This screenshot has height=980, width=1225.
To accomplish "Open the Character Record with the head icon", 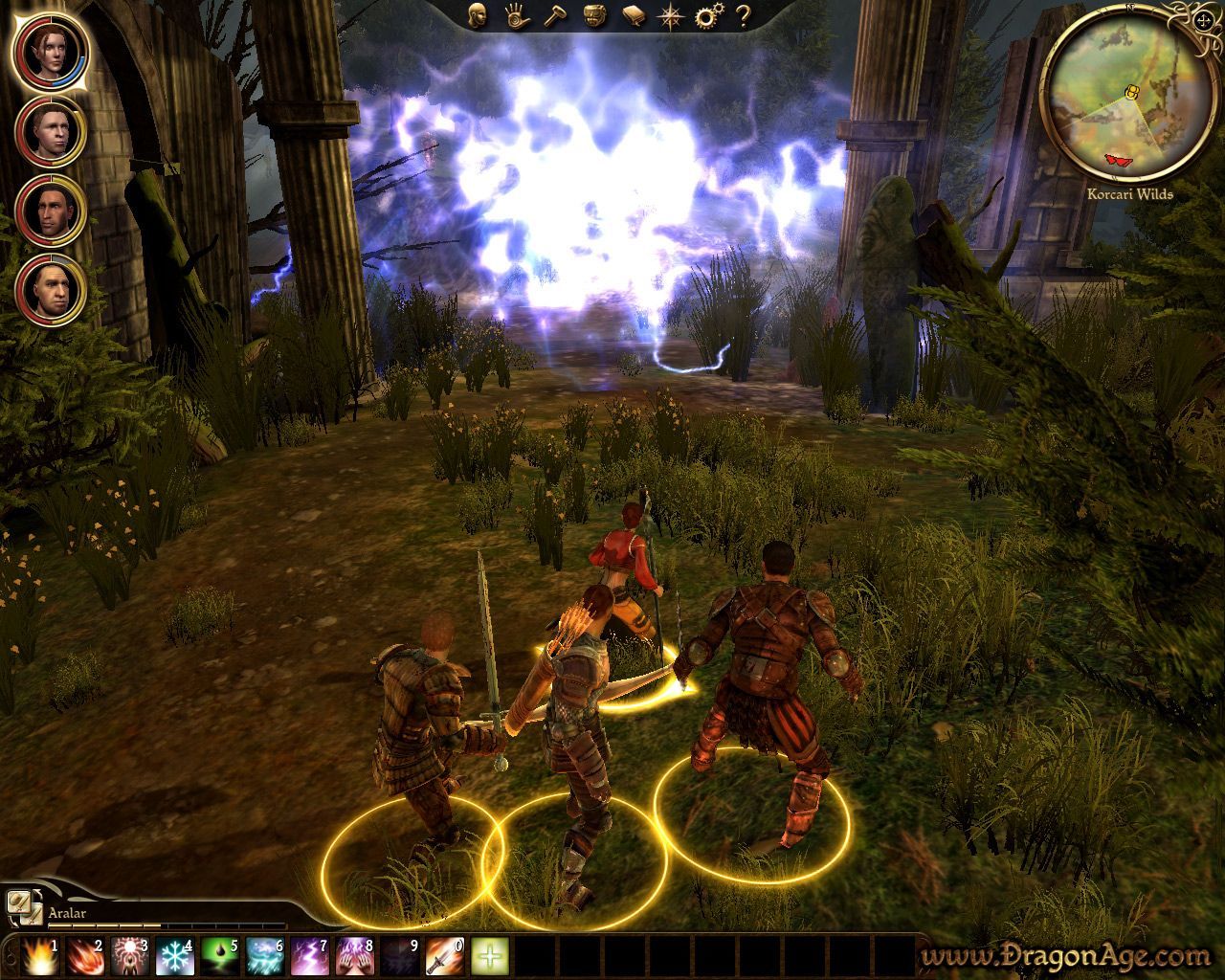I will pyautogui.click(x=477, y=17).
